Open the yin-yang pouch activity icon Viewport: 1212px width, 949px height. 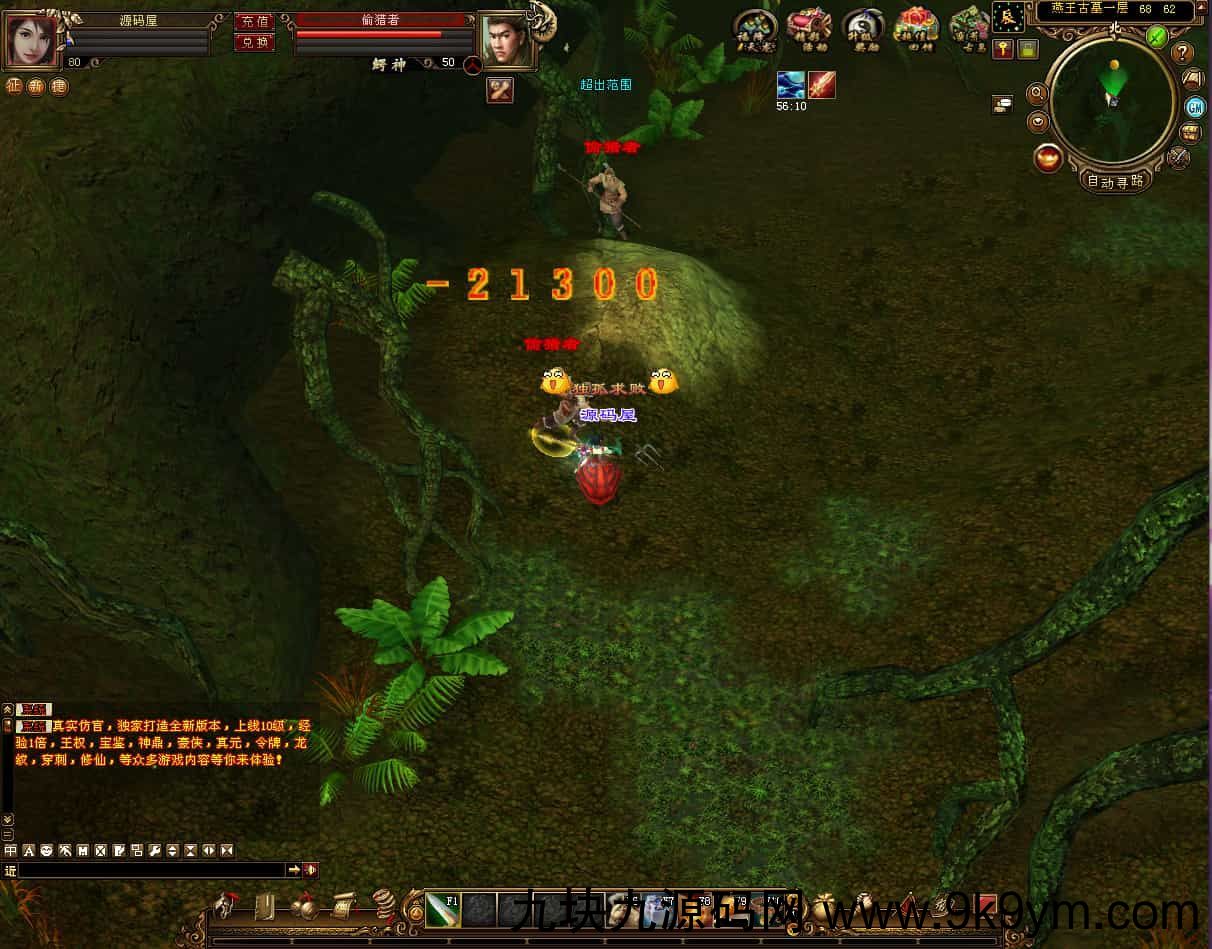(x=862, y=27)
